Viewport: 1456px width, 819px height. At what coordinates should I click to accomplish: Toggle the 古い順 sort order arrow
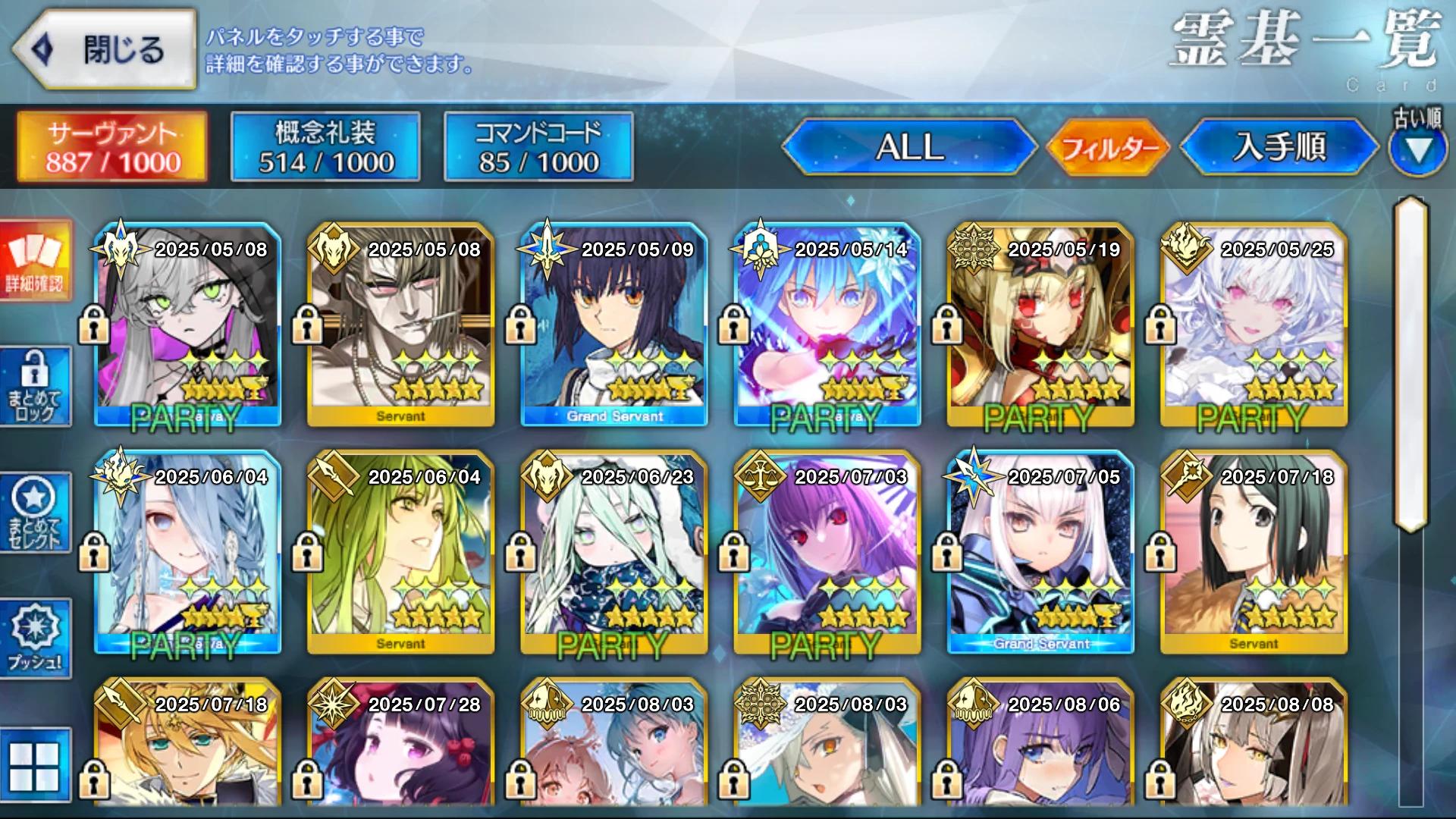pos(1417,149)
